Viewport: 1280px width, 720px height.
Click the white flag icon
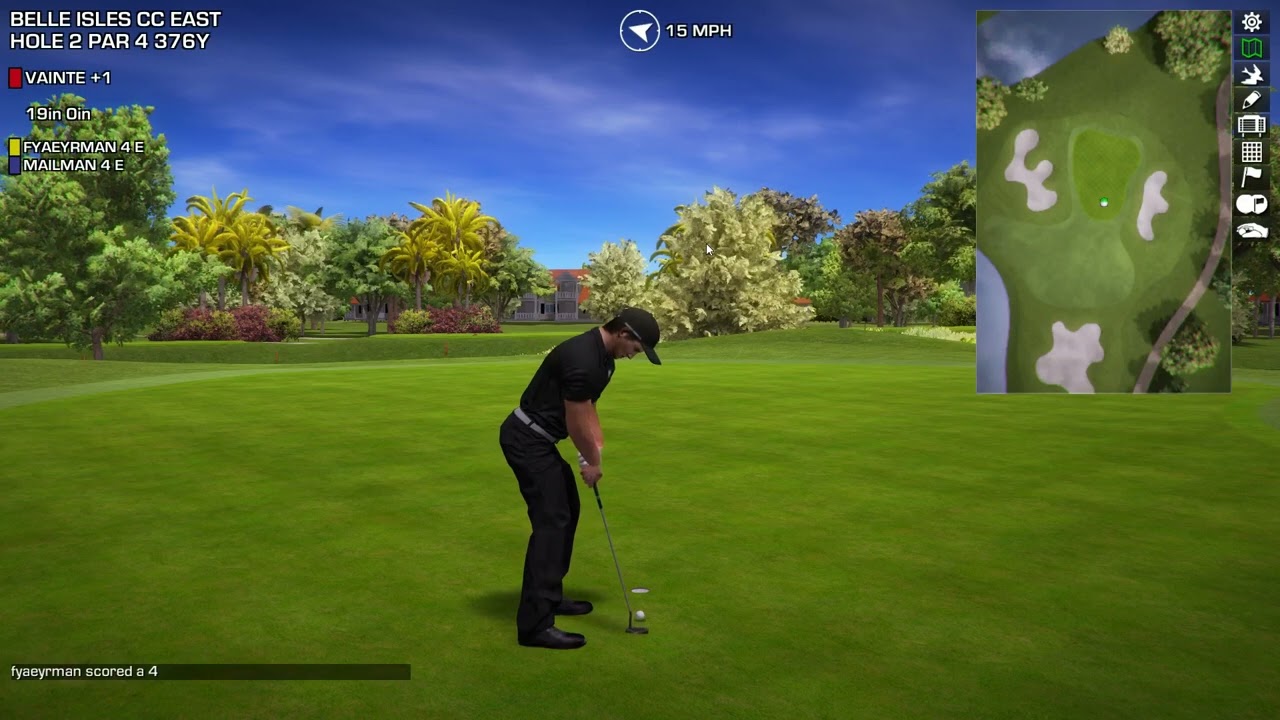point(1252,178)
